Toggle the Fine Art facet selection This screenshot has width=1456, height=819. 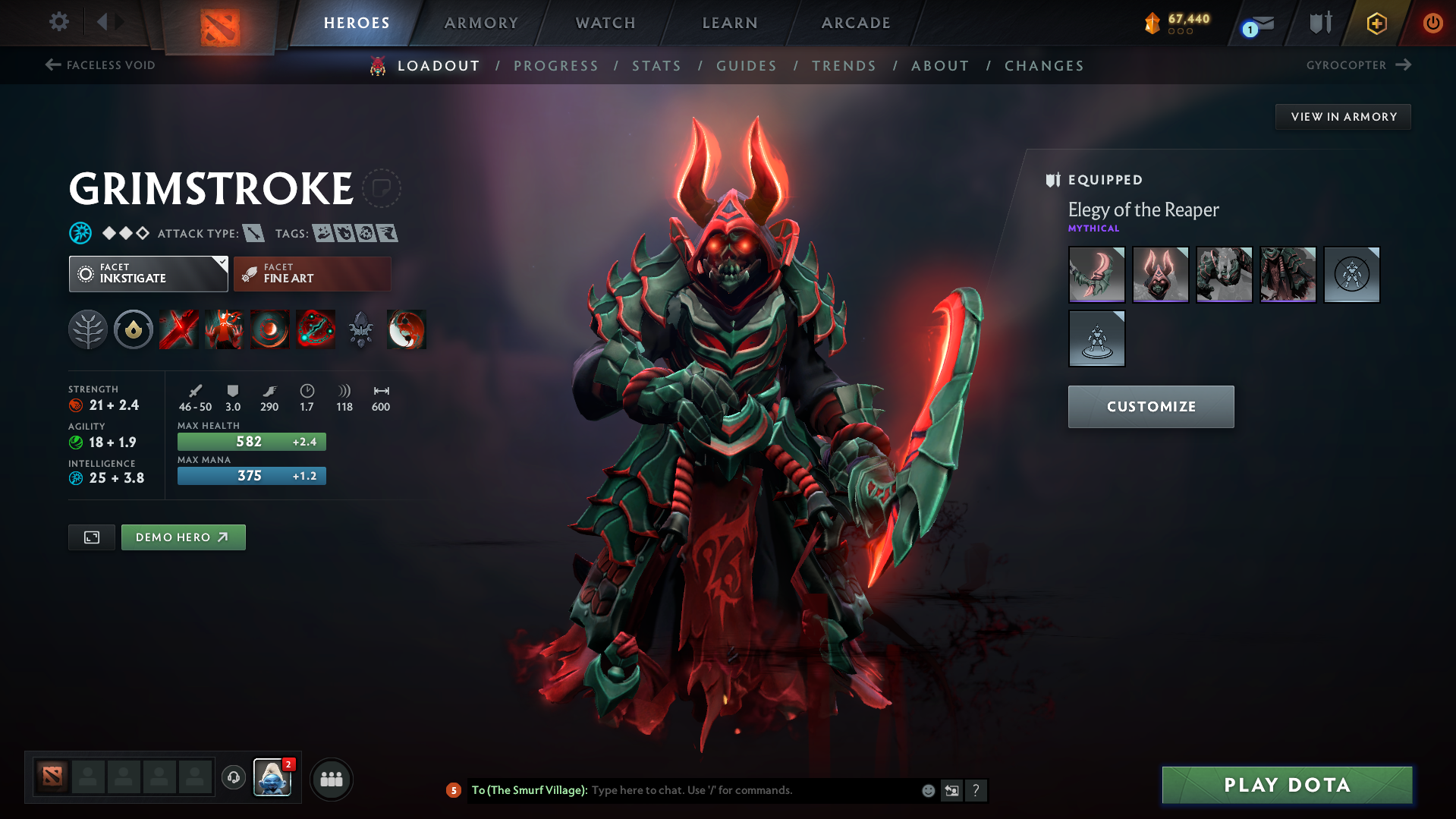point(311,274)
